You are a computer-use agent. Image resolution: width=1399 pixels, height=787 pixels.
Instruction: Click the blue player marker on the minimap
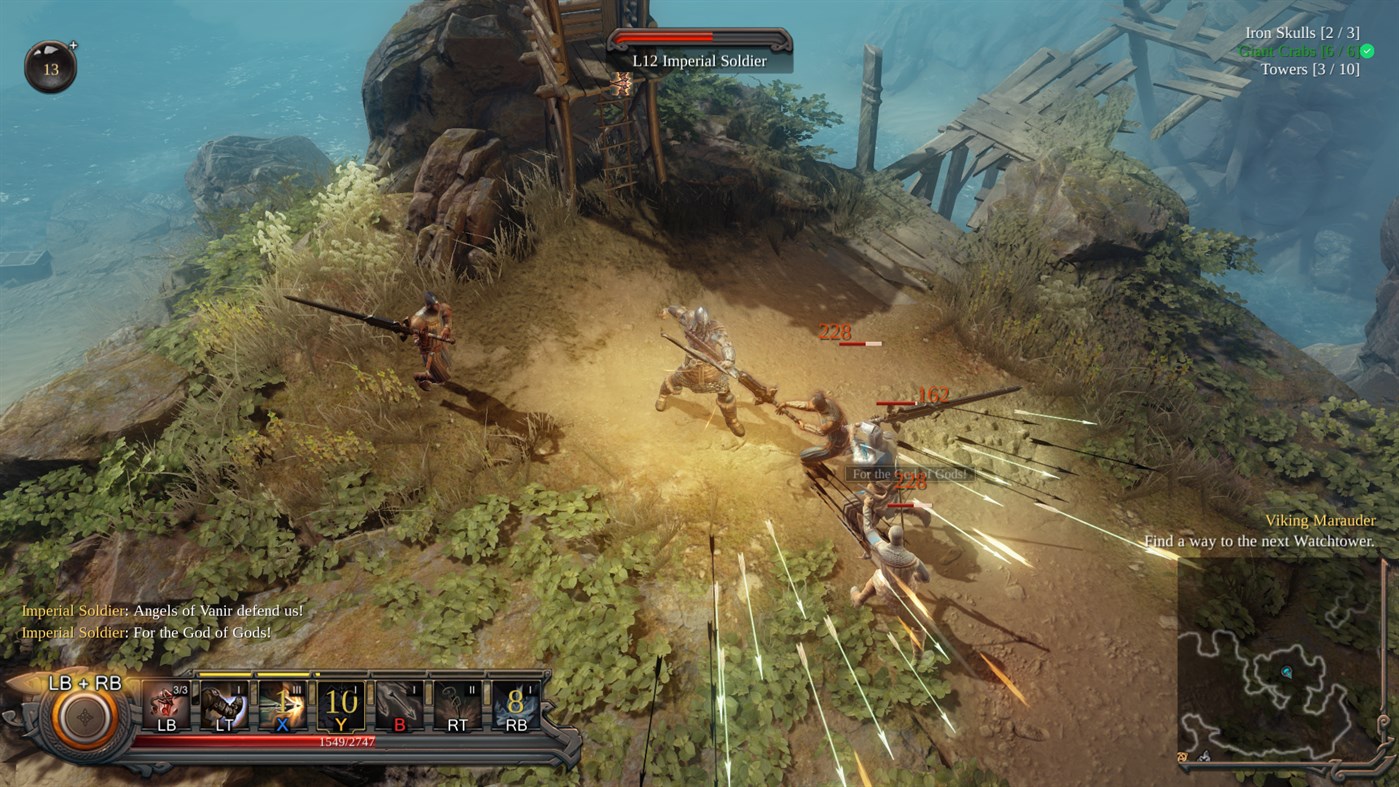tap(1290, 673)
